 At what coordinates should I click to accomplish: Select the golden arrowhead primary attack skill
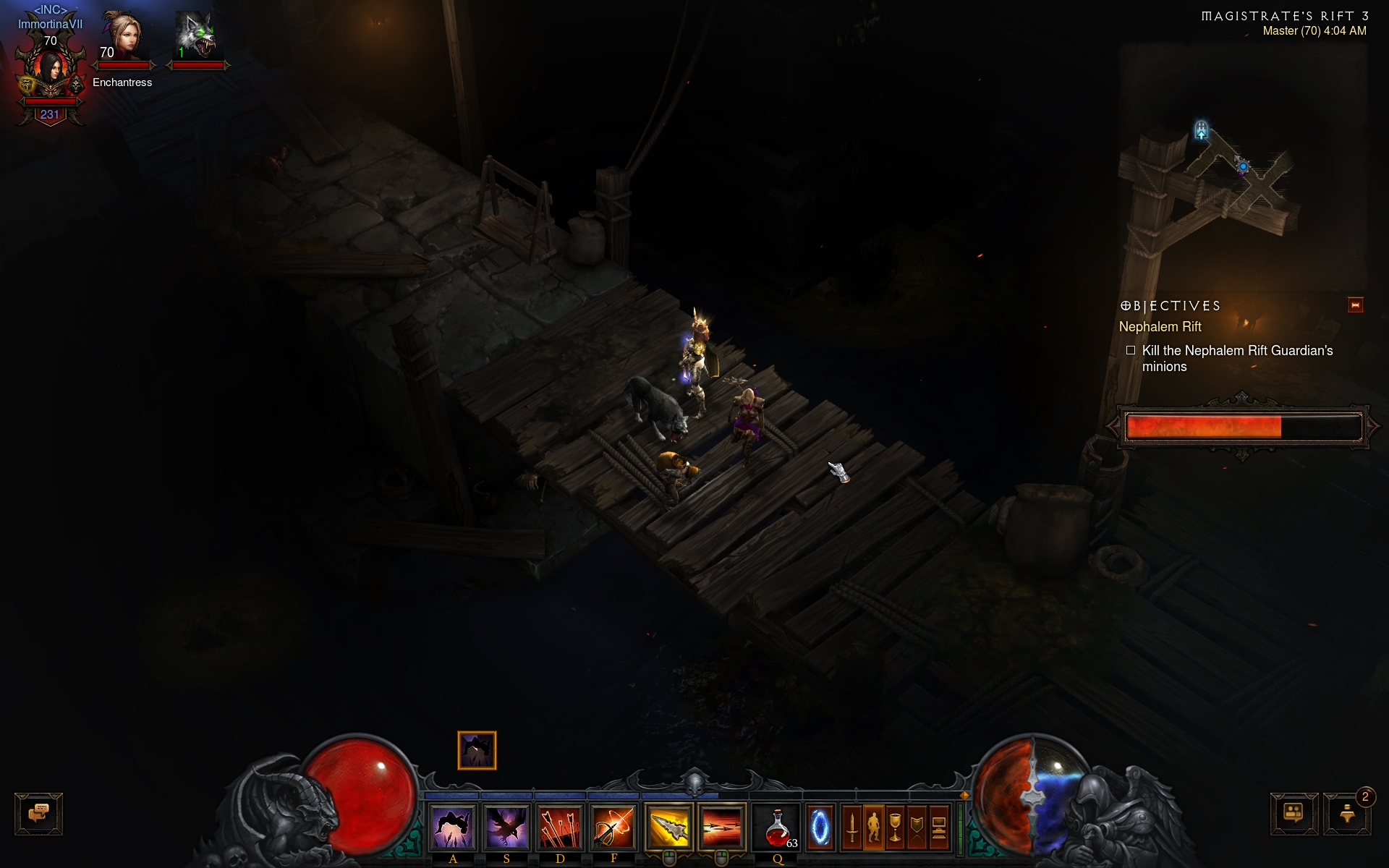[668, 827]
